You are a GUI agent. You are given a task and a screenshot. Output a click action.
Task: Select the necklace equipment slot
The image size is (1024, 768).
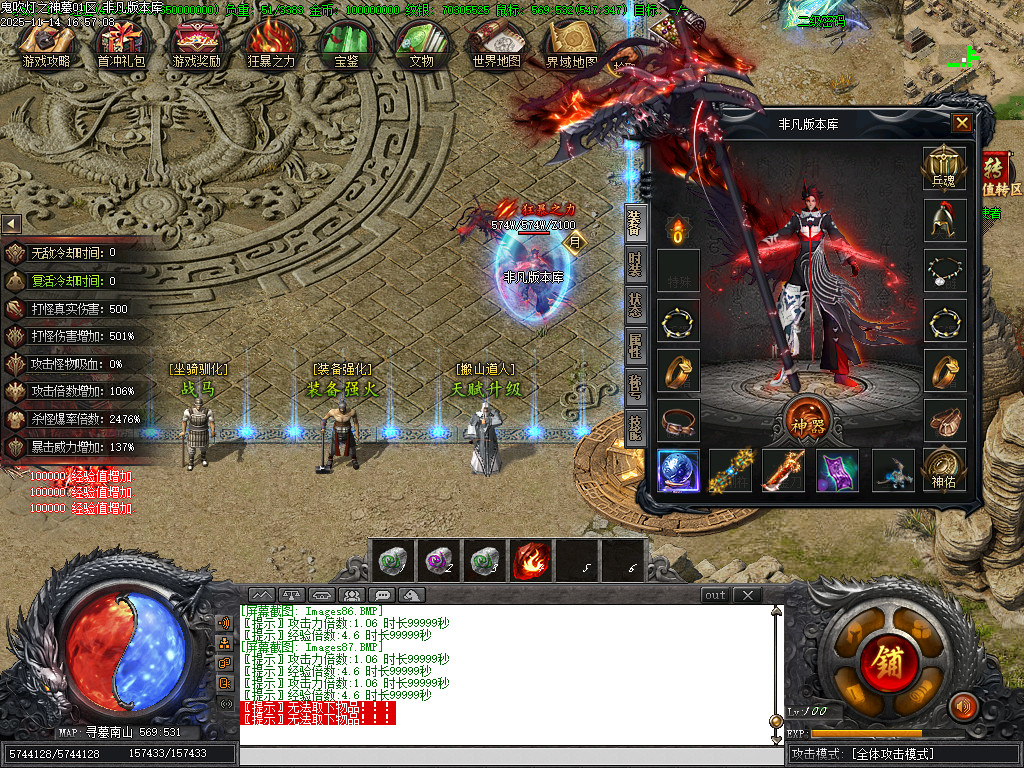coord(944,271)
